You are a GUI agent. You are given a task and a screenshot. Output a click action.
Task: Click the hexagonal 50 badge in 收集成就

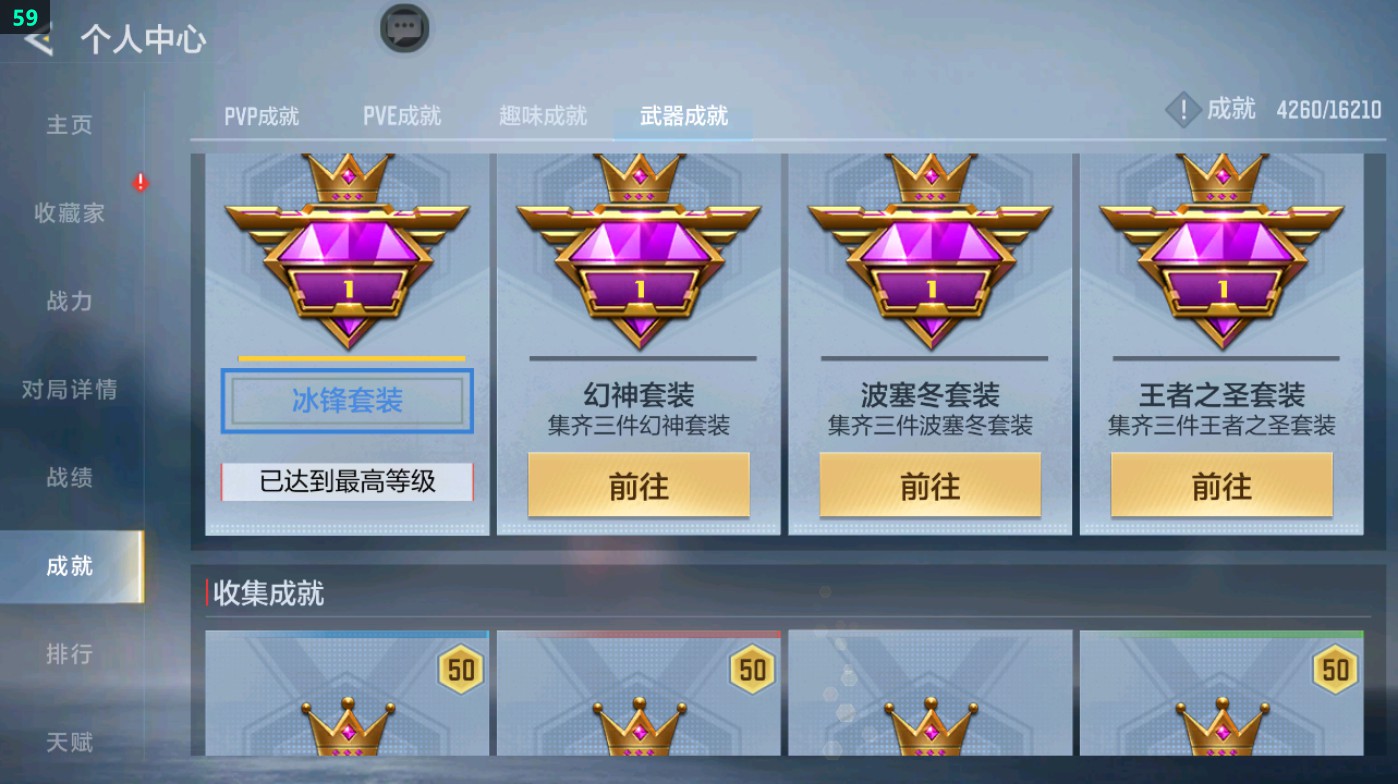pos(460,668)
